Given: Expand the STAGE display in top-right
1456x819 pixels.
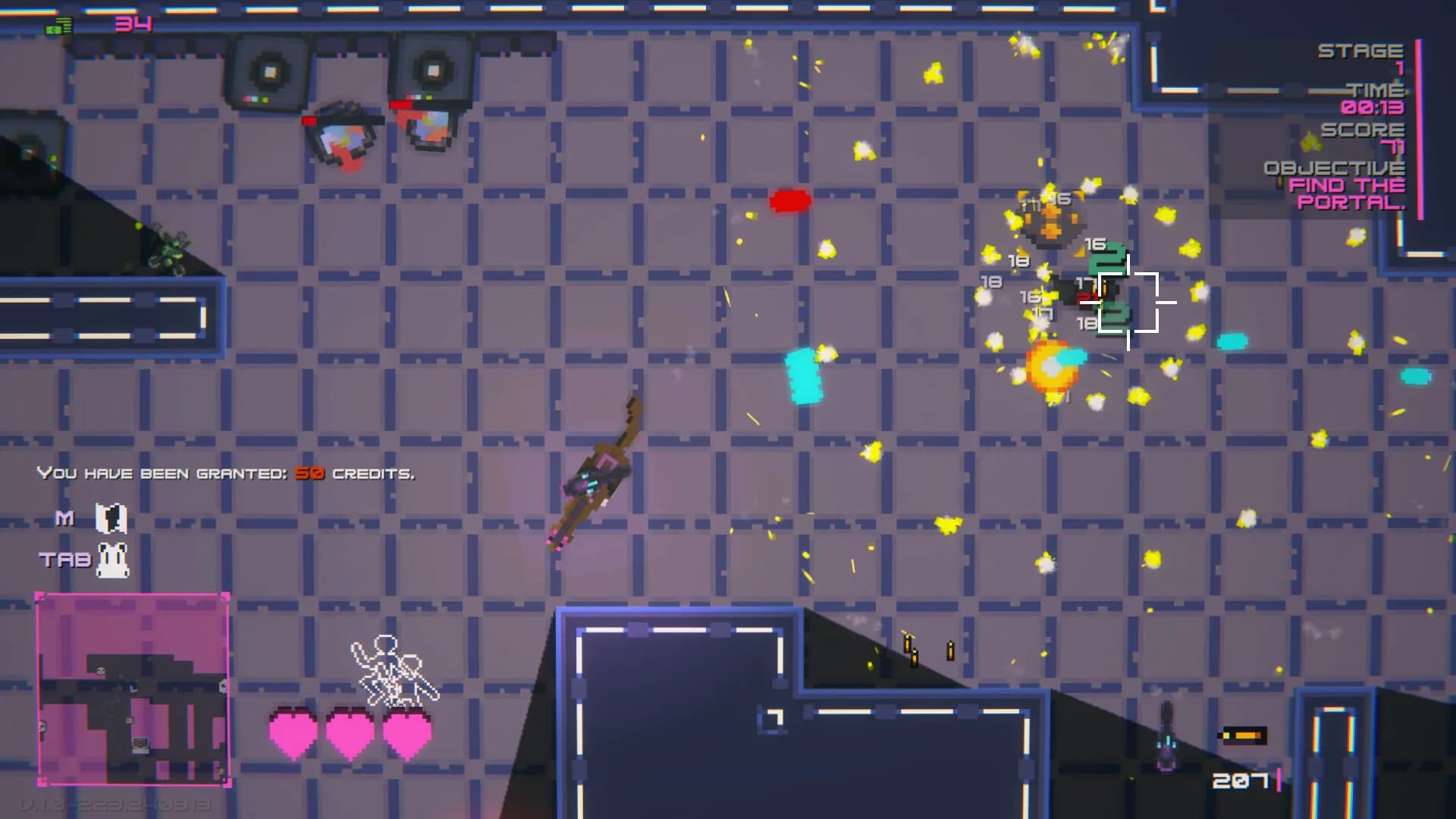Looking at the screenshot, I should (1361, 52).
